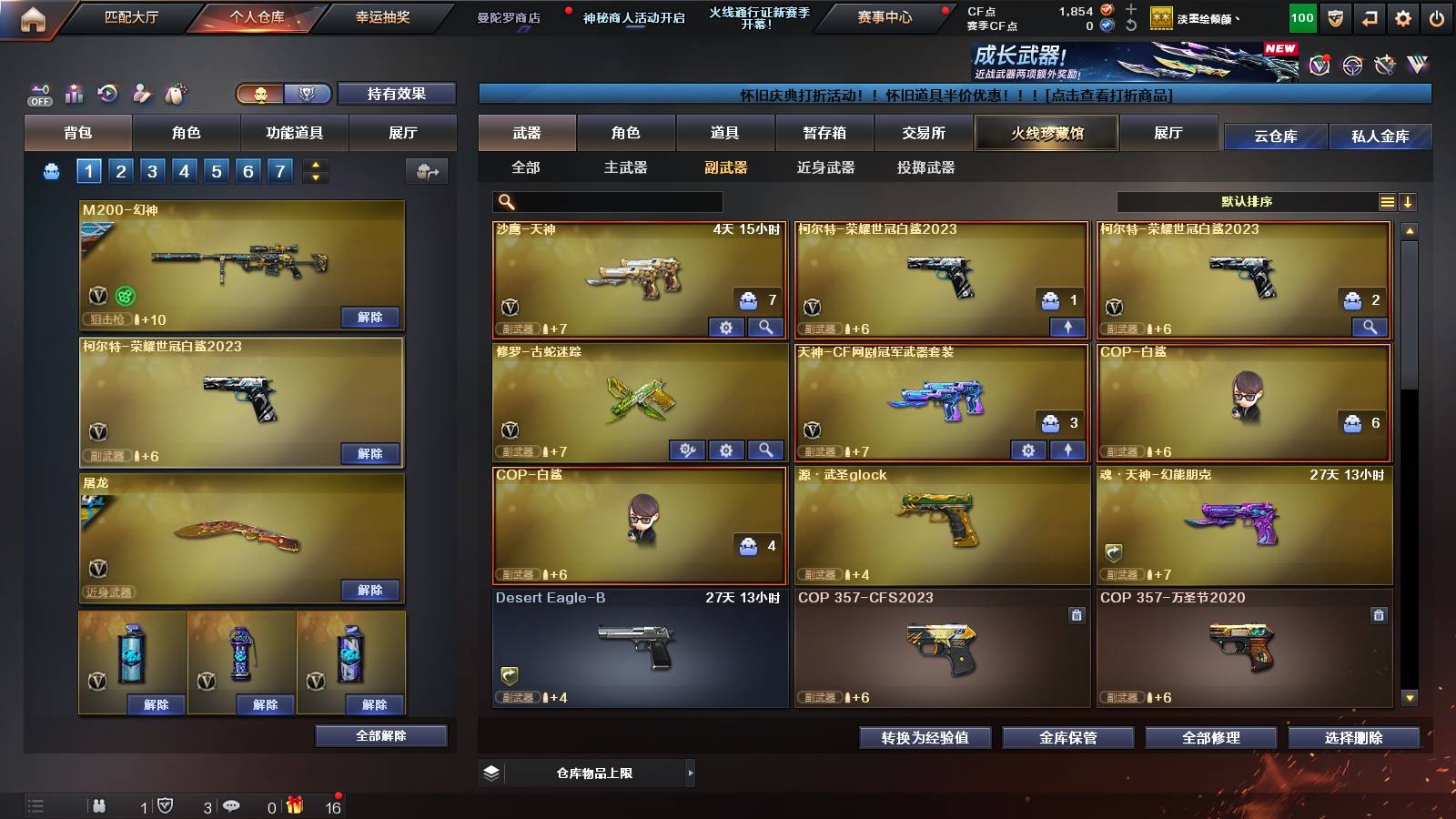Open the gear settings icon on 沙鹰-天神 card
The height and width of the screenshot is (819, 1456).
click(x=727, y=326)
